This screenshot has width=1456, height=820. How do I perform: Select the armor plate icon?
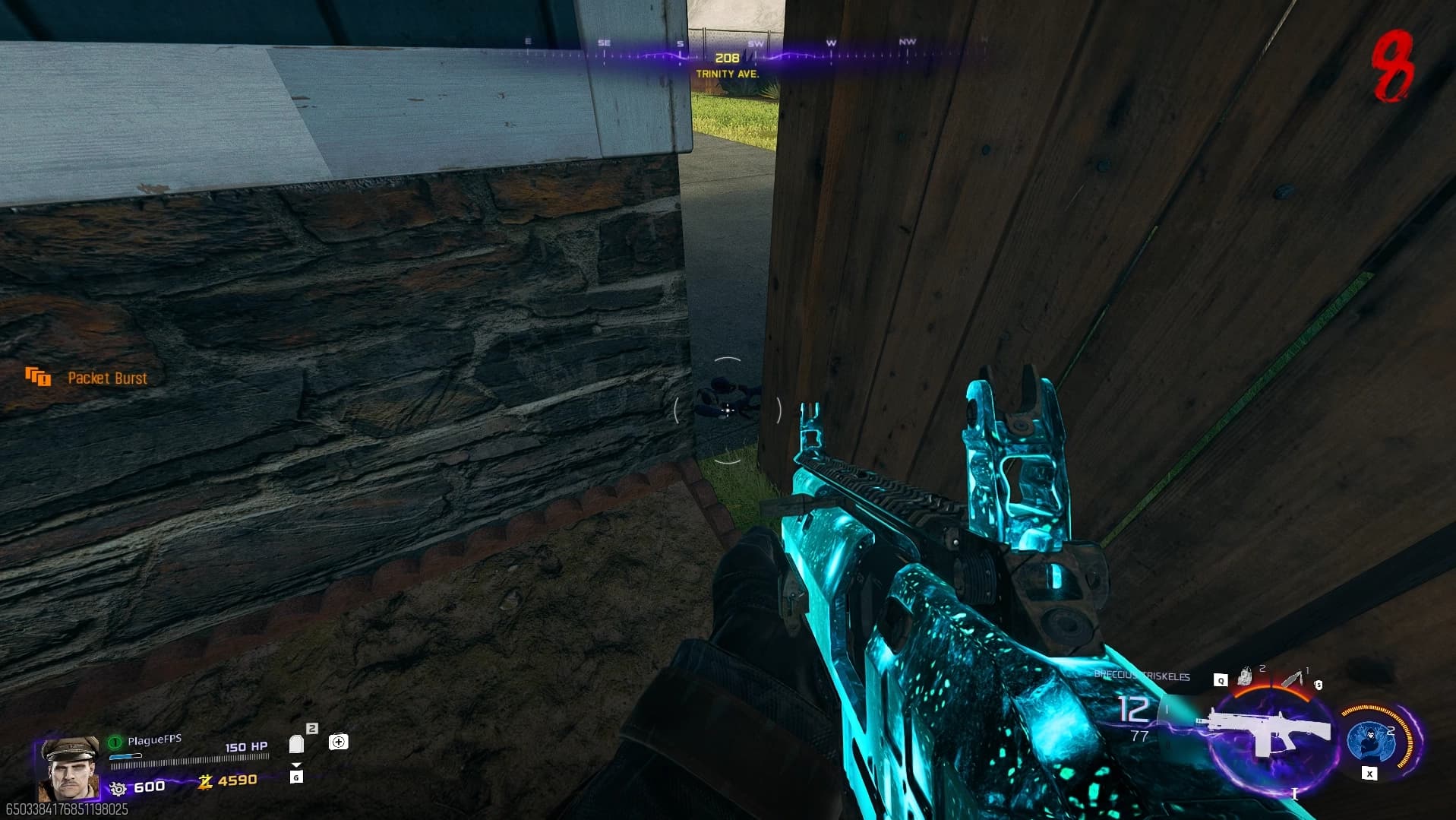[296, 743]
